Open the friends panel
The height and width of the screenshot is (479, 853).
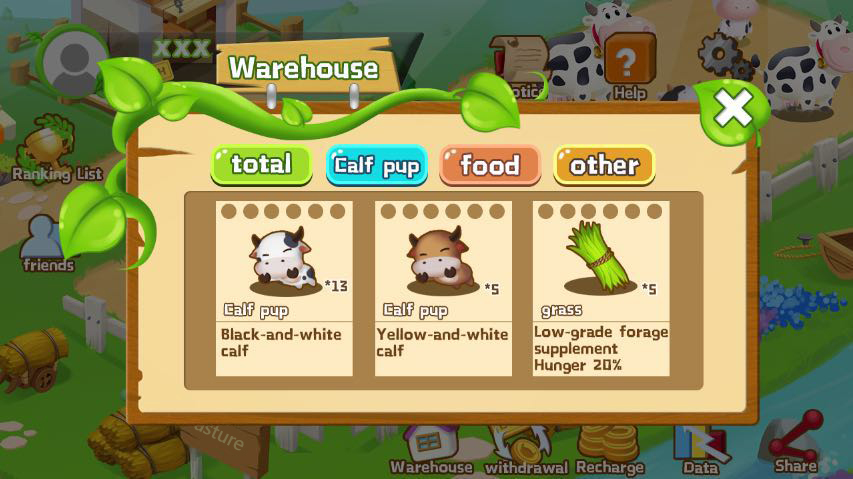[49, 243]
